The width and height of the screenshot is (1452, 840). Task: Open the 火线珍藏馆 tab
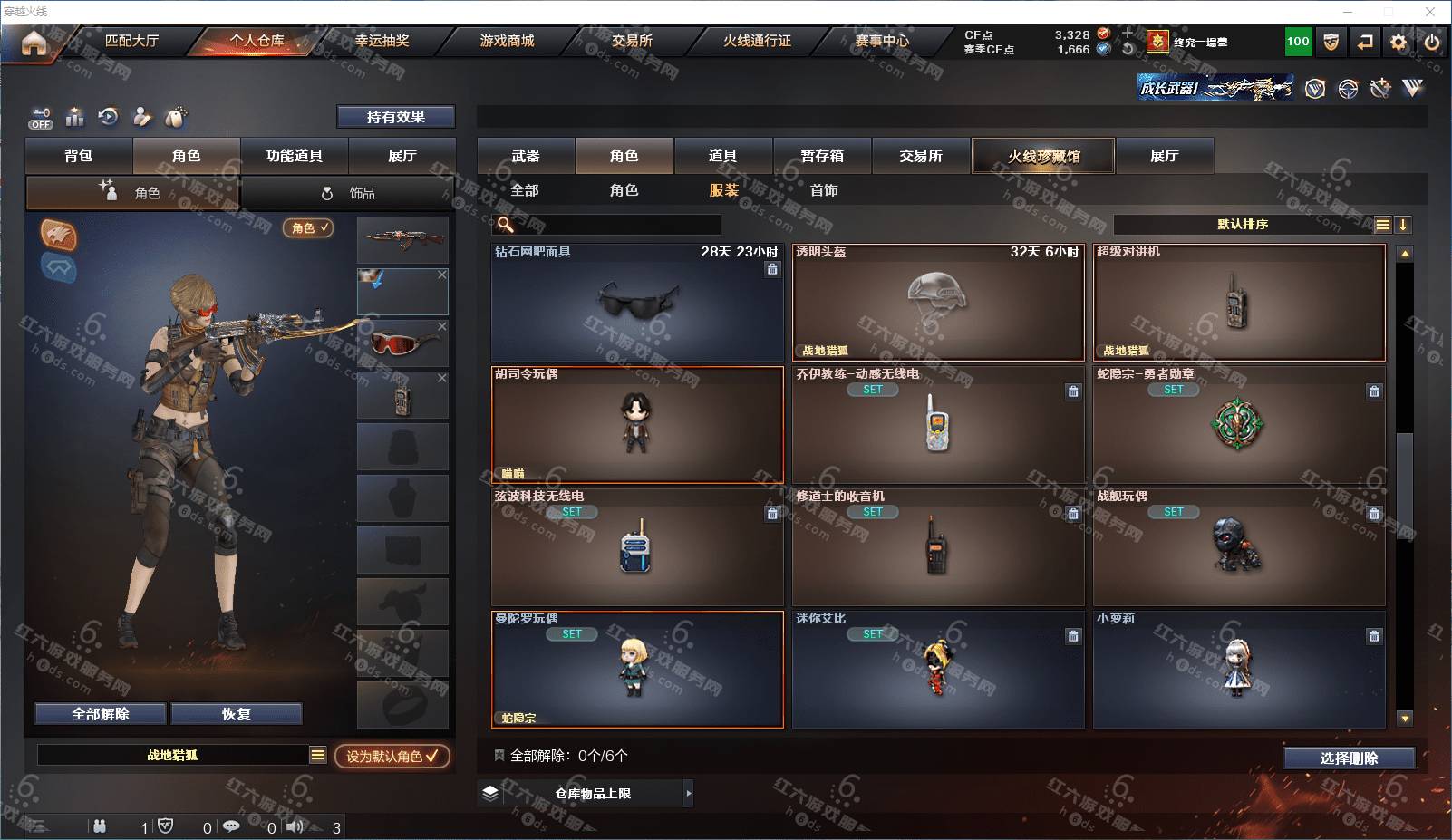tap(1043, 156)
